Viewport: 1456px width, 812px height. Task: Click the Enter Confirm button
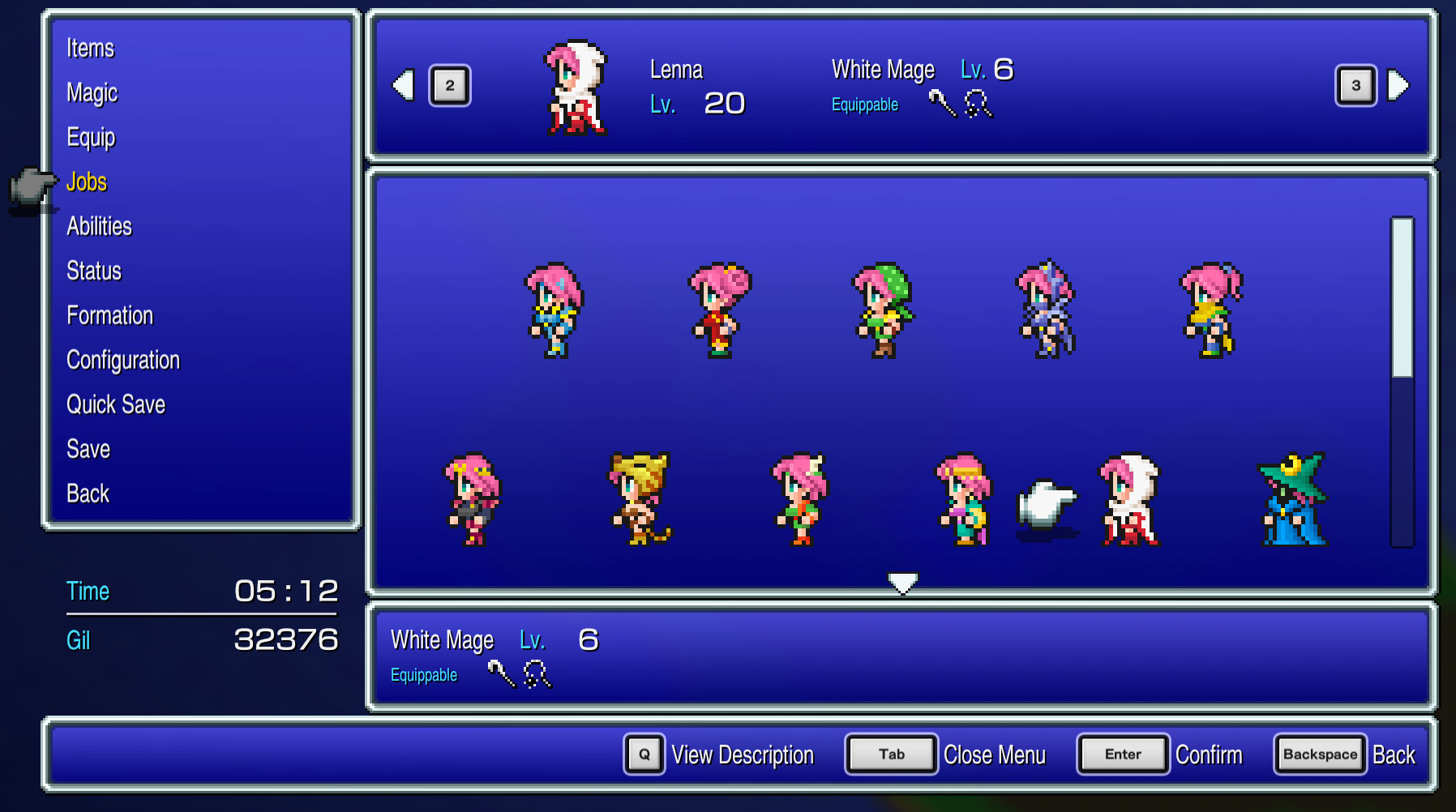tap(1123, 754)
